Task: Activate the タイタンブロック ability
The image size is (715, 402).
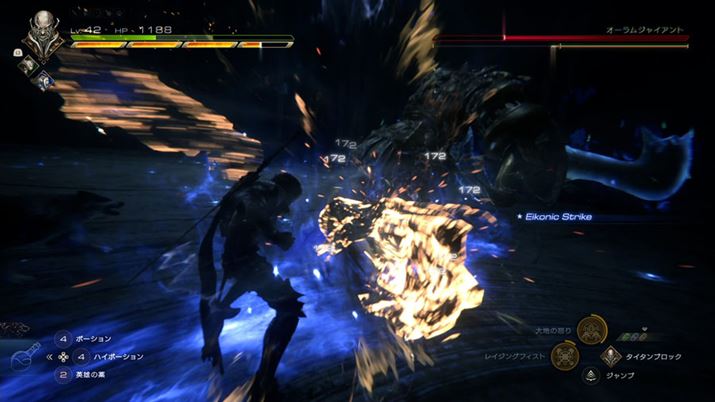Action: 612,356
